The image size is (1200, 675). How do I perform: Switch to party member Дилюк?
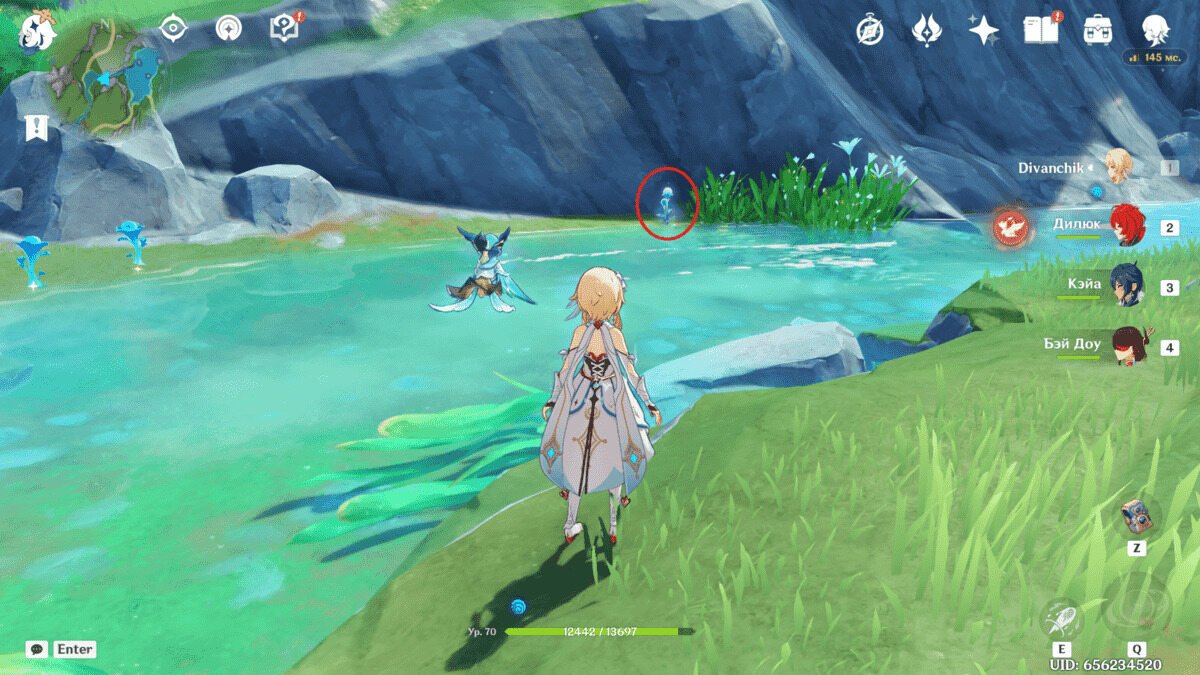1128,227
